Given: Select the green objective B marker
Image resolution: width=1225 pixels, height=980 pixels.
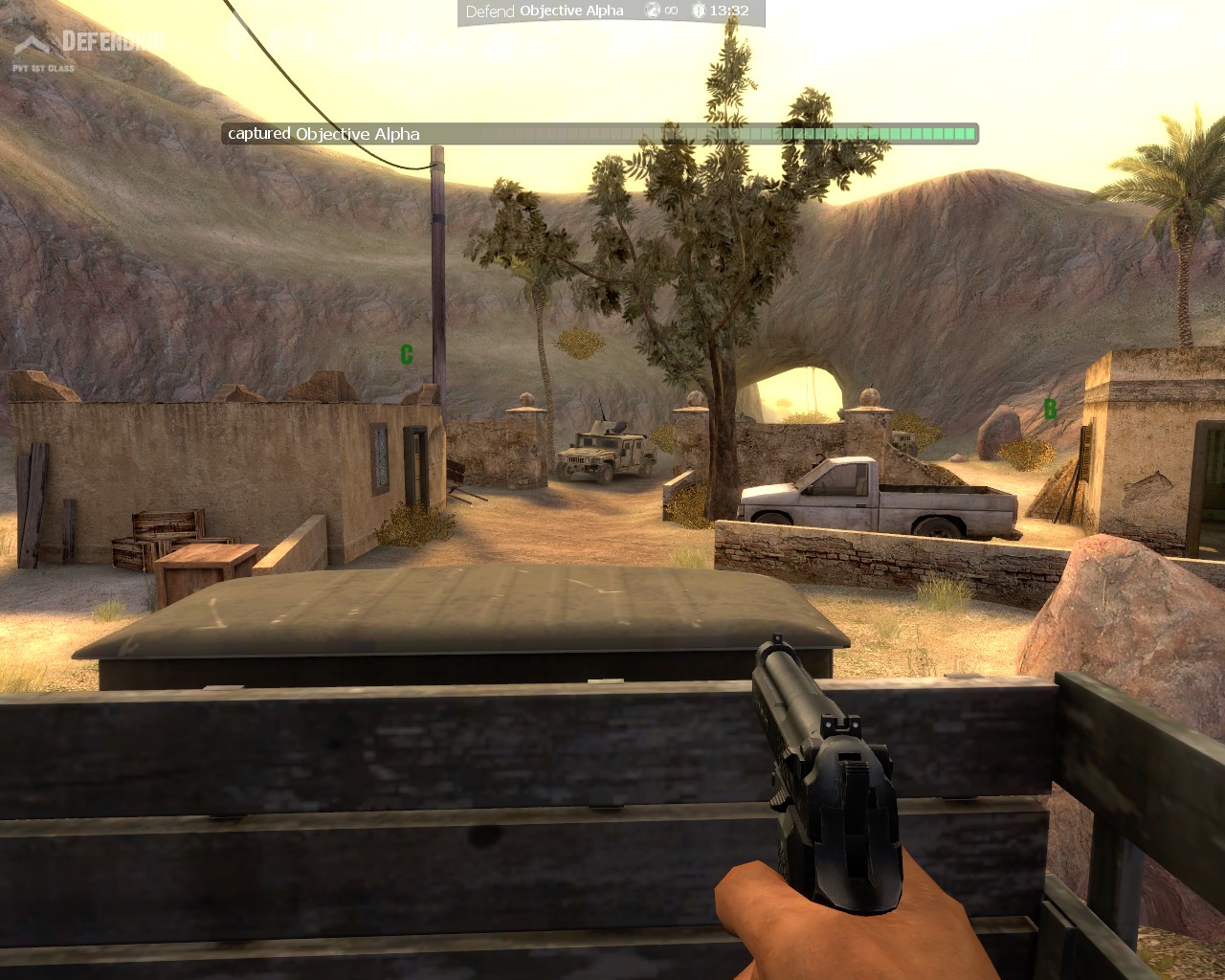Looking at the screenshot, I should 1050,410.
